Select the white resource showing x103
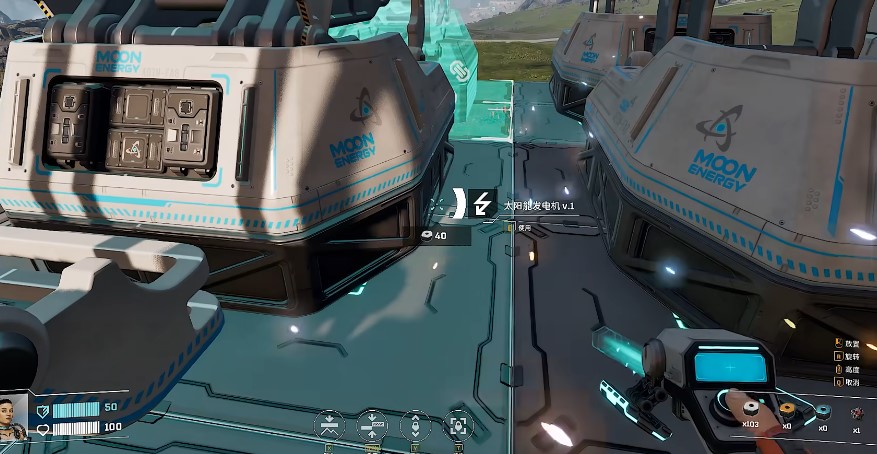This screenshot has height=454, width=877. coord(749,410)
